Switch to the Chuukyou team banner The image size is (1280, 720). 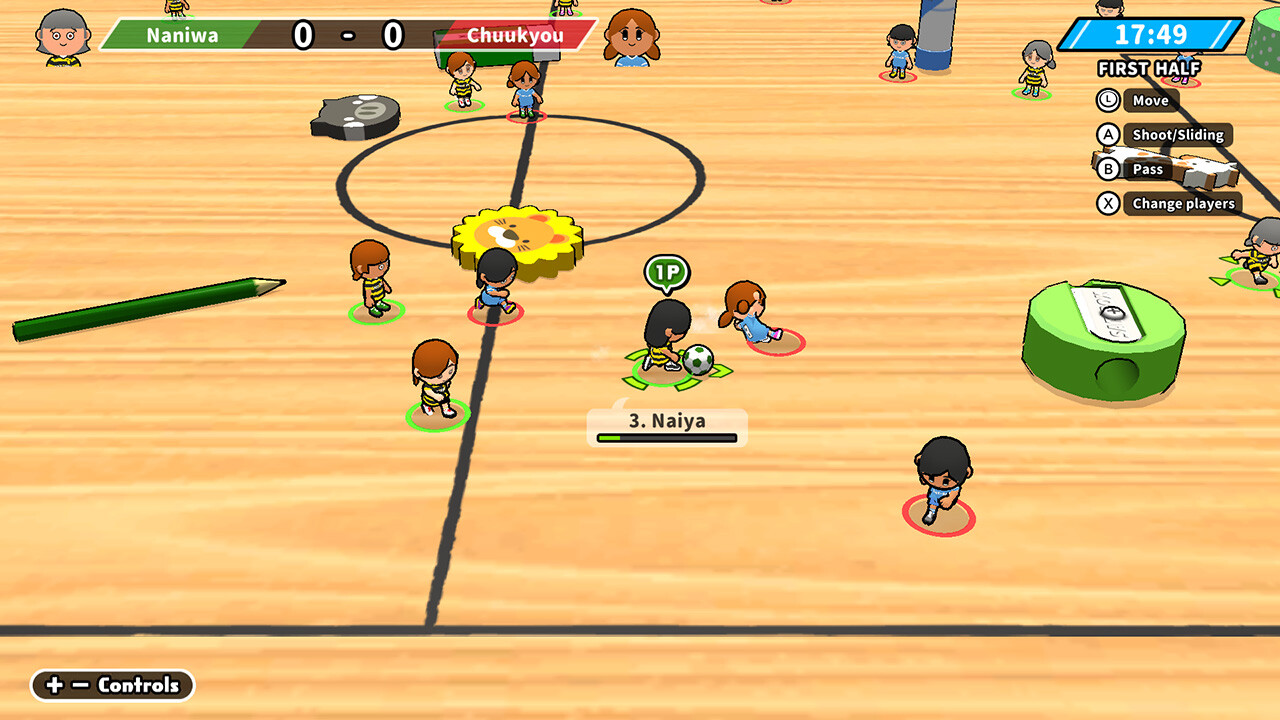click(x=520, y=35)
